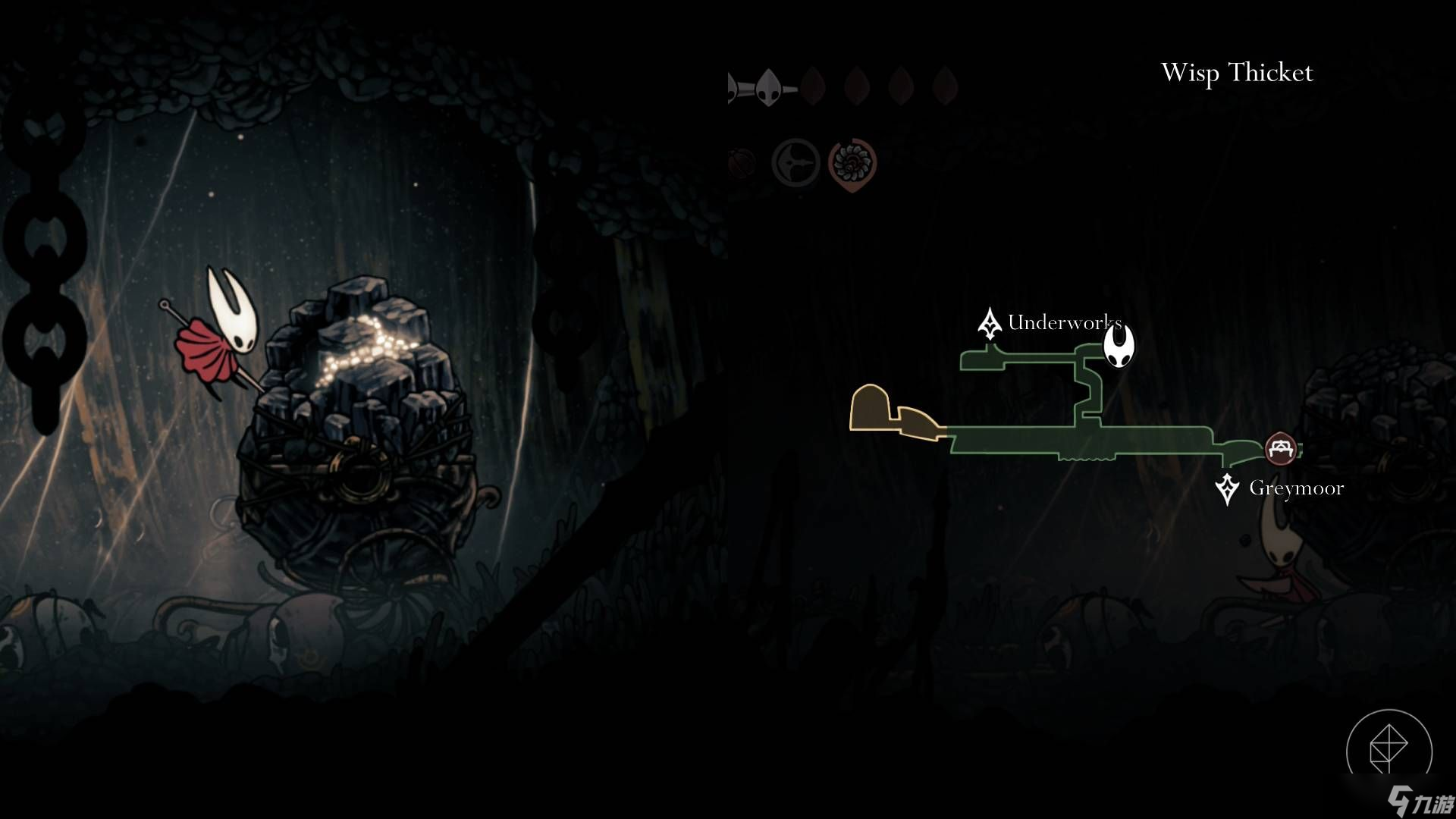This screenshot has width=1456, height=819.
Task: Select the round dark blade tool icon
Action: [795, 163]
